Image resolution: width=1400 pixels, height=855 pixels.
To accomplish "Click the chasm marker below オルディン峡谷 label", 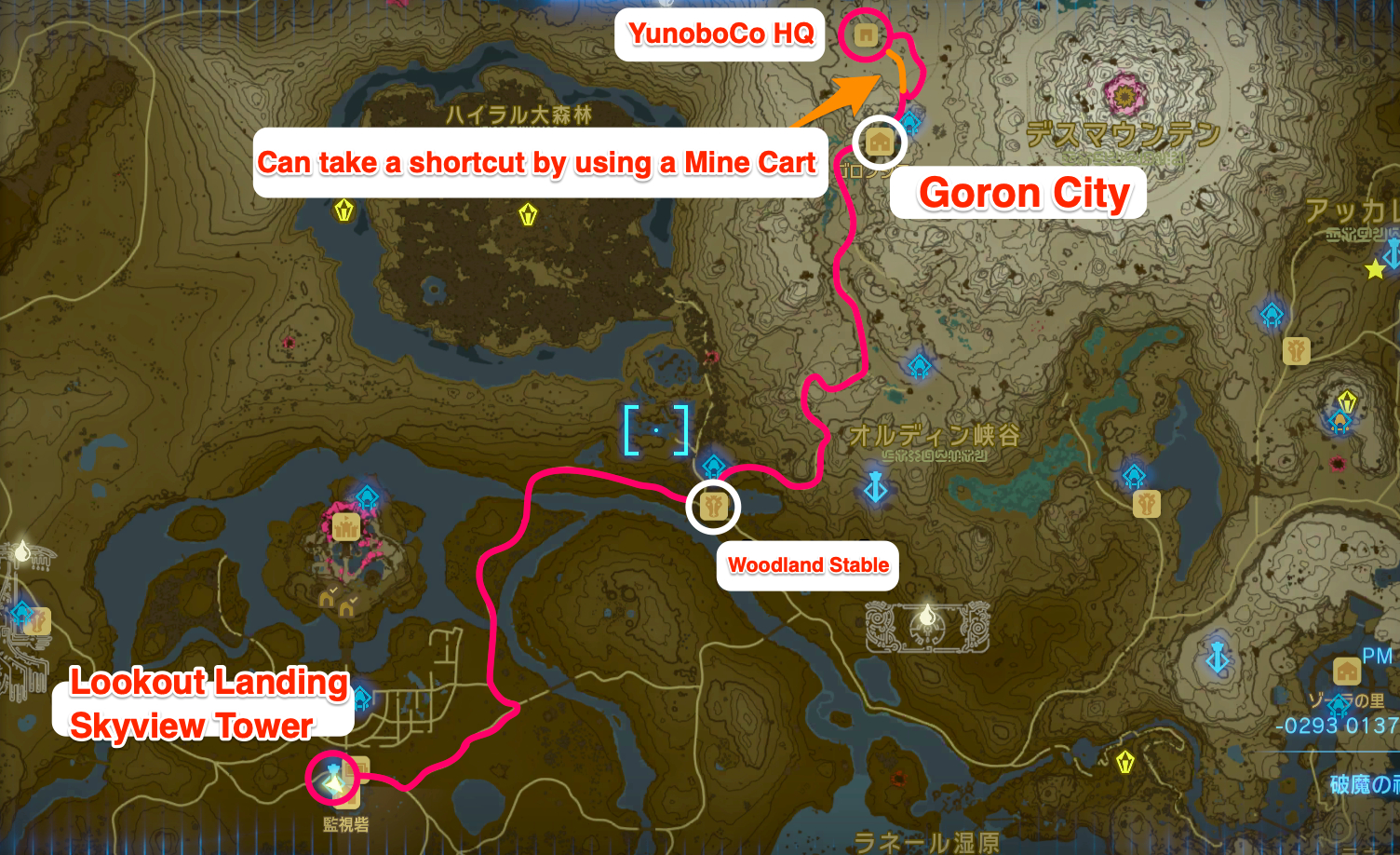I will click(x=877, y=485).
